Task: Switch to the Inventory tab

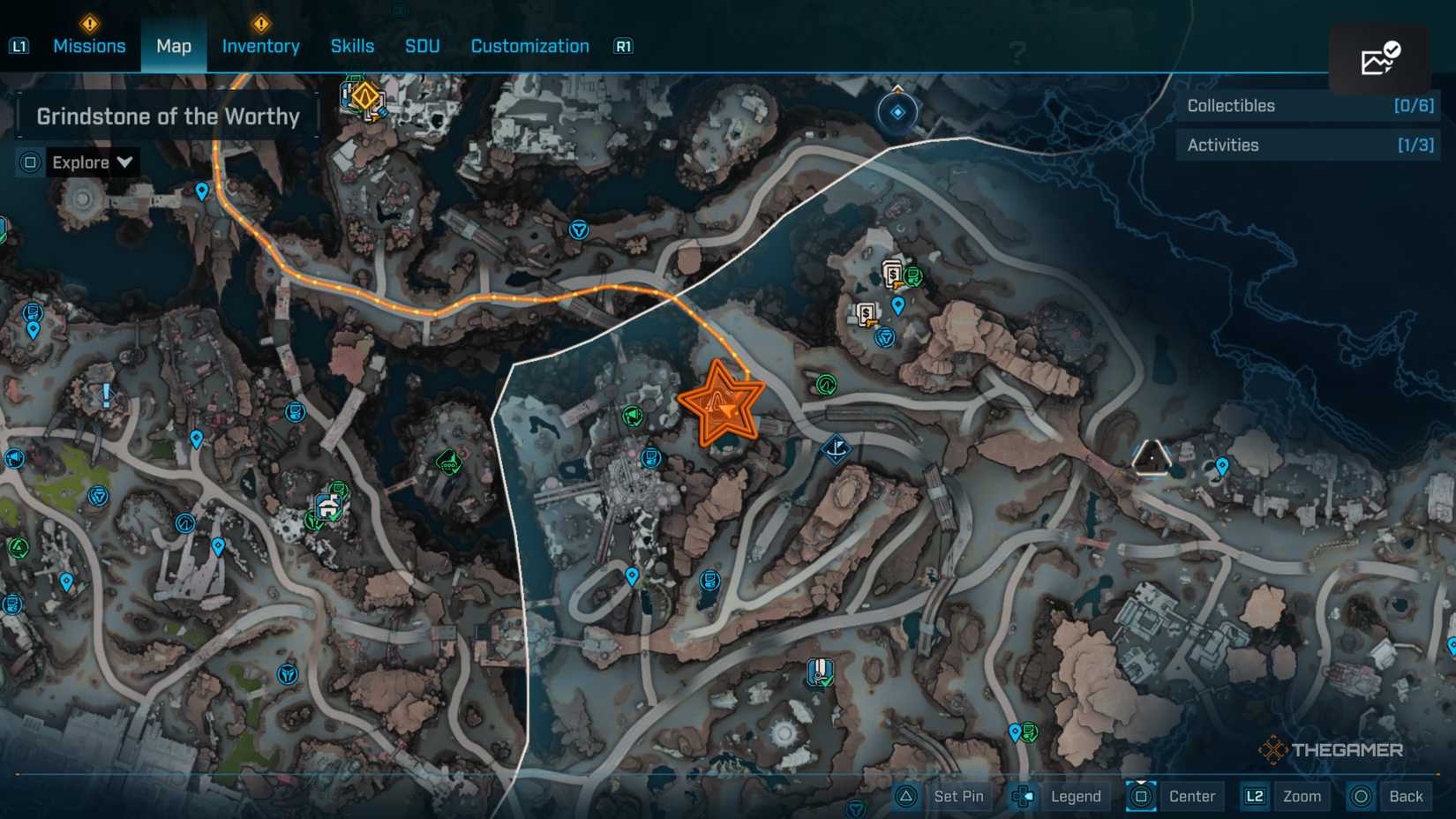Action: pyautogui.click(x=260, y=46)
